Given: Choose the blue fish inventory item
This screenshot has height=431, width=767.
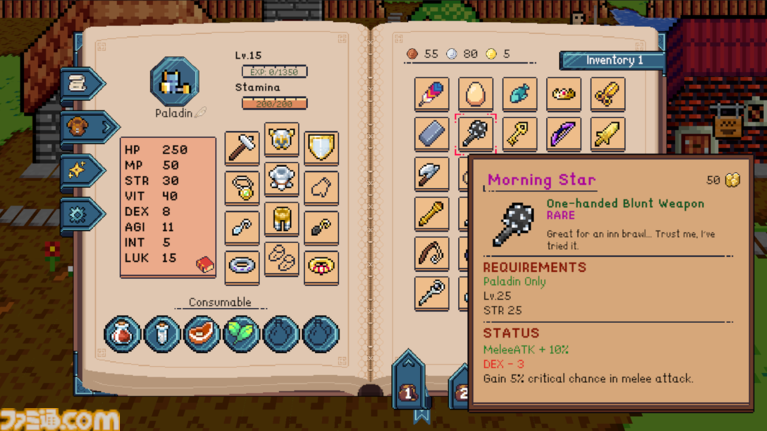Looking at the screenshot, I should (519, 94).
